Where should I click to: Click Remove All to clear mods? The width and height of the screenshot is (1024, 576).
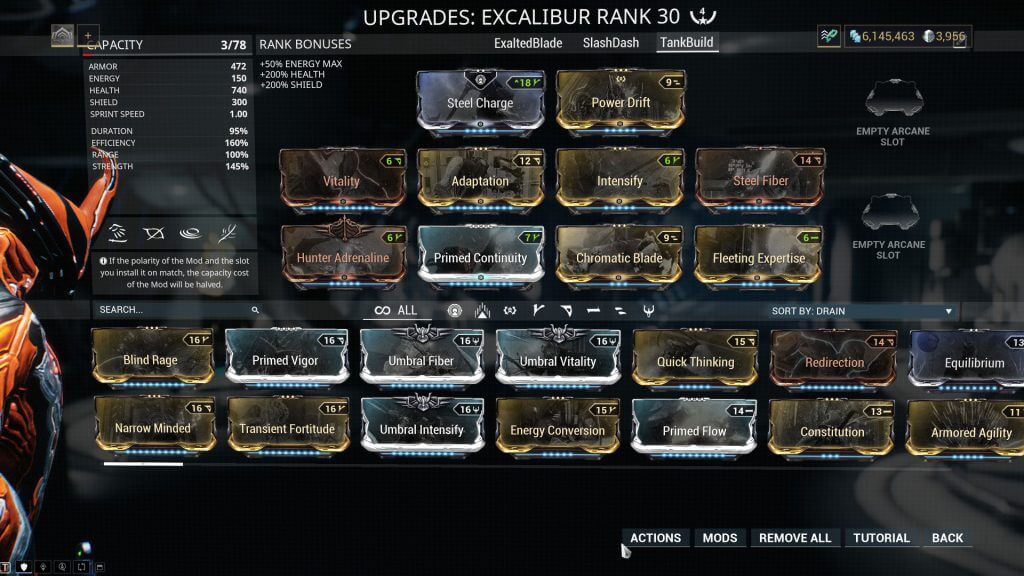(x=795, y=538)
